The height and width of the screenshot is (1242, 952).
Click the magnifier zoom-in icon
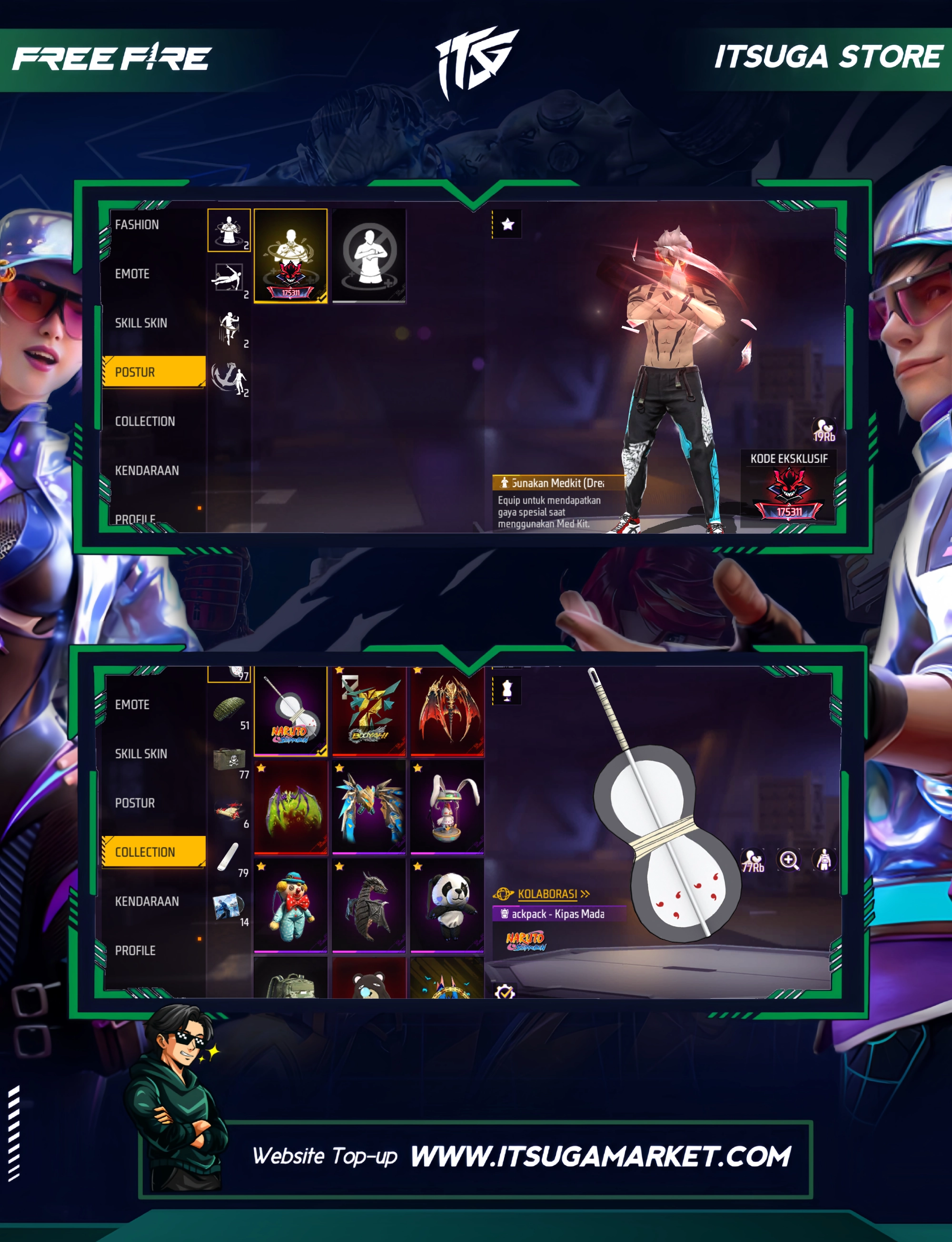pos(789,860)
